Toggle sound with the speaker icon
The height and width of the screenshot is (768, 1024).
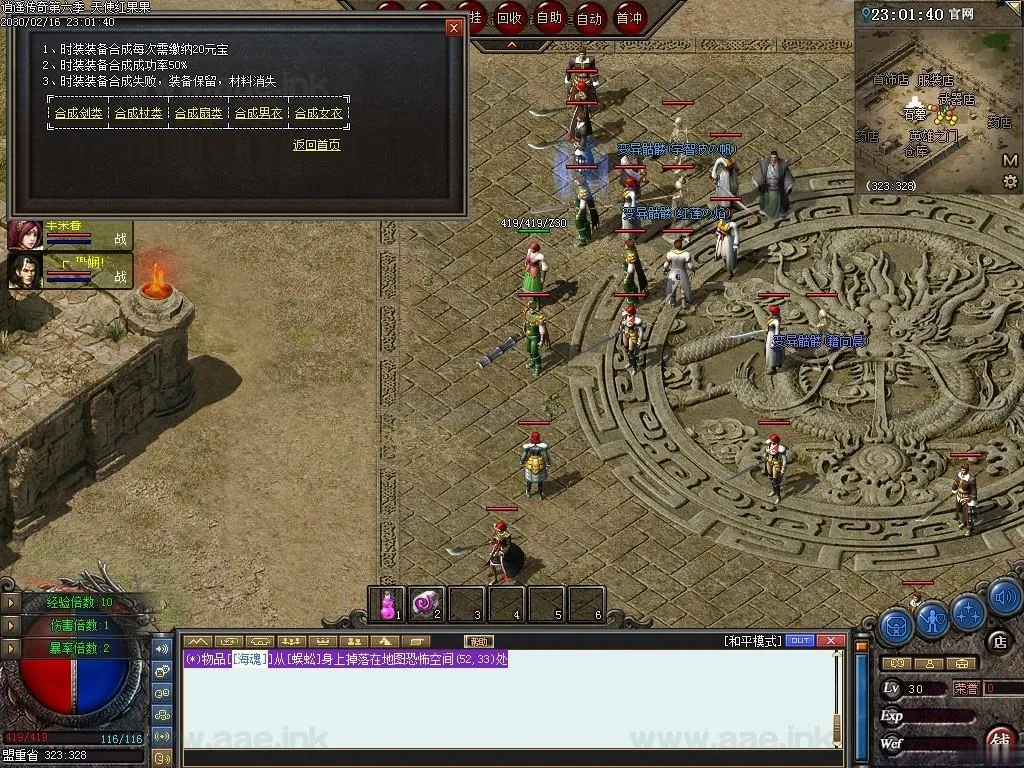pyautogui.click(x=1004, y=598)
